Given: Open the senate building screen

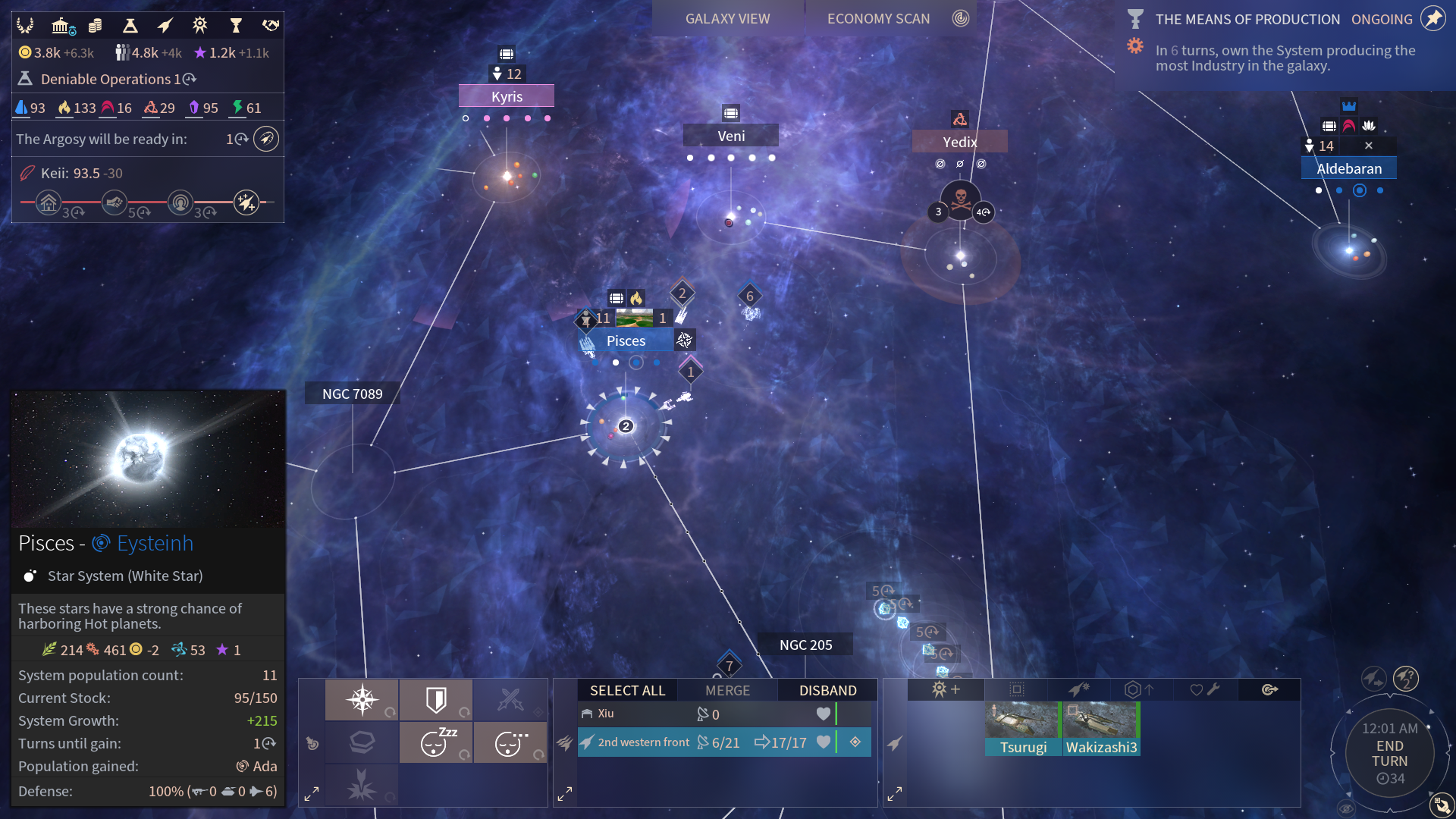Looking at the screenshot, I should [x=62, y=26].
